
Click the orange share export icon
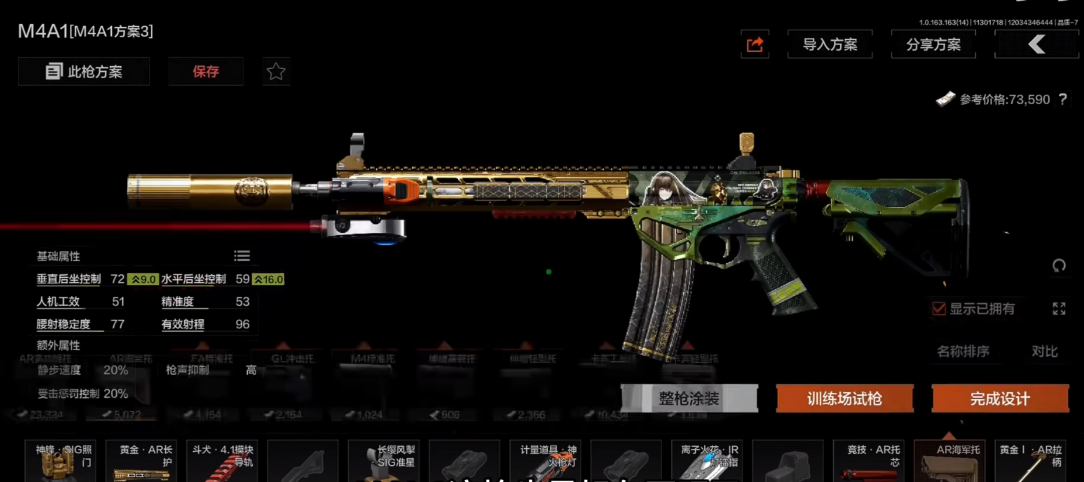coord(755,44)
